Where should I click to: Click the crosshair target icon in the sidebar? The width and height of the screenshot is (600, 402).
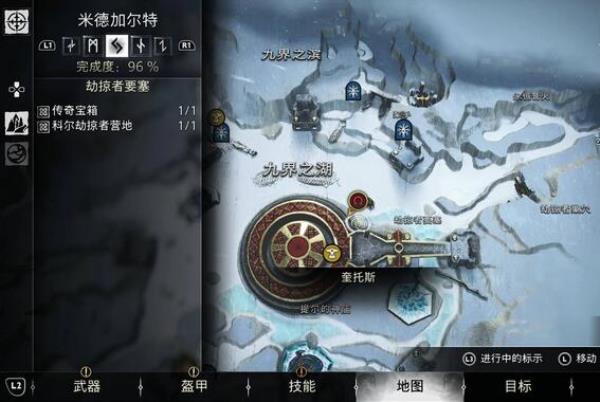point(16,21)
